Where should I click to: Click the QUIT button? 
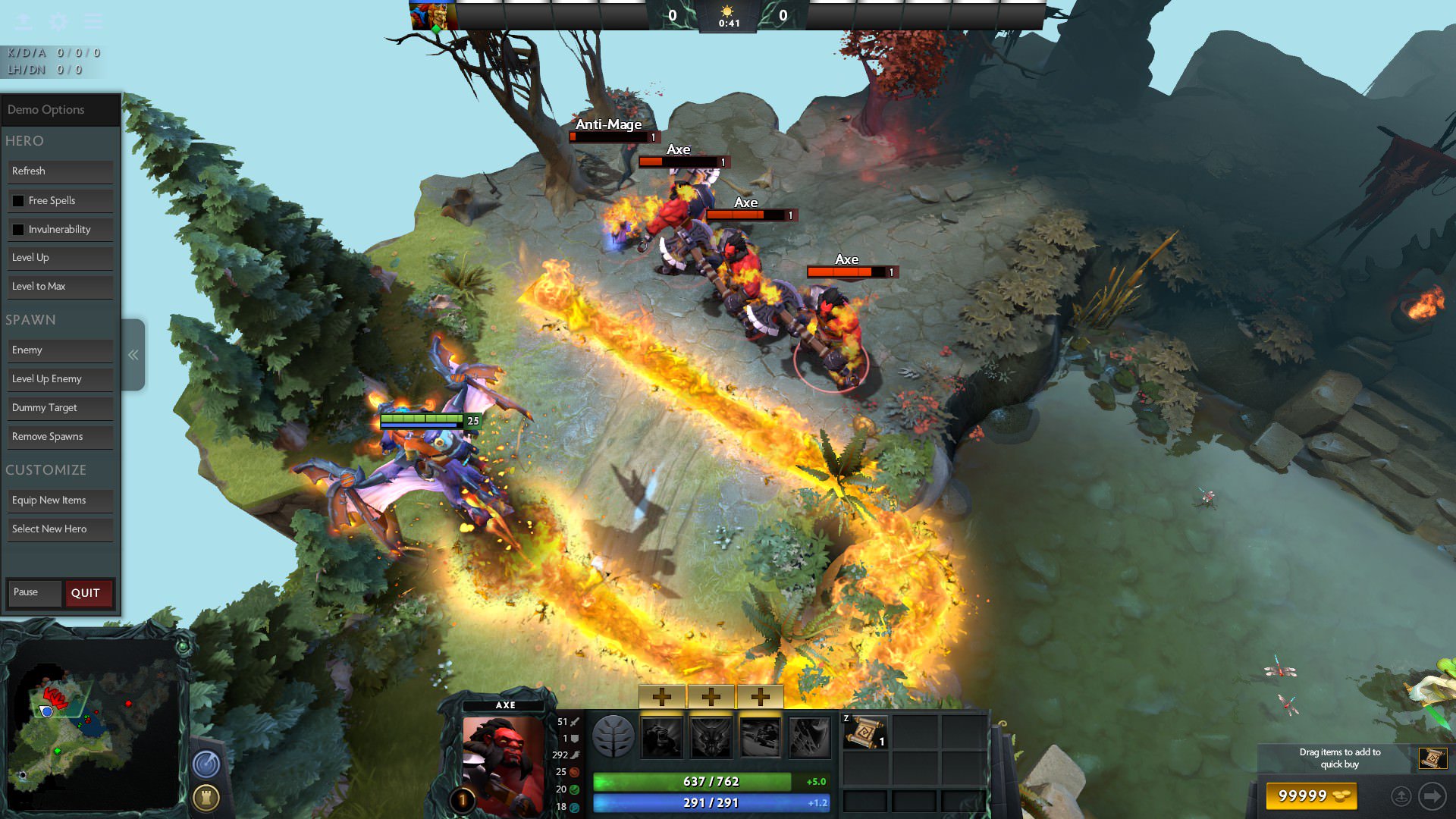(87, 593)
